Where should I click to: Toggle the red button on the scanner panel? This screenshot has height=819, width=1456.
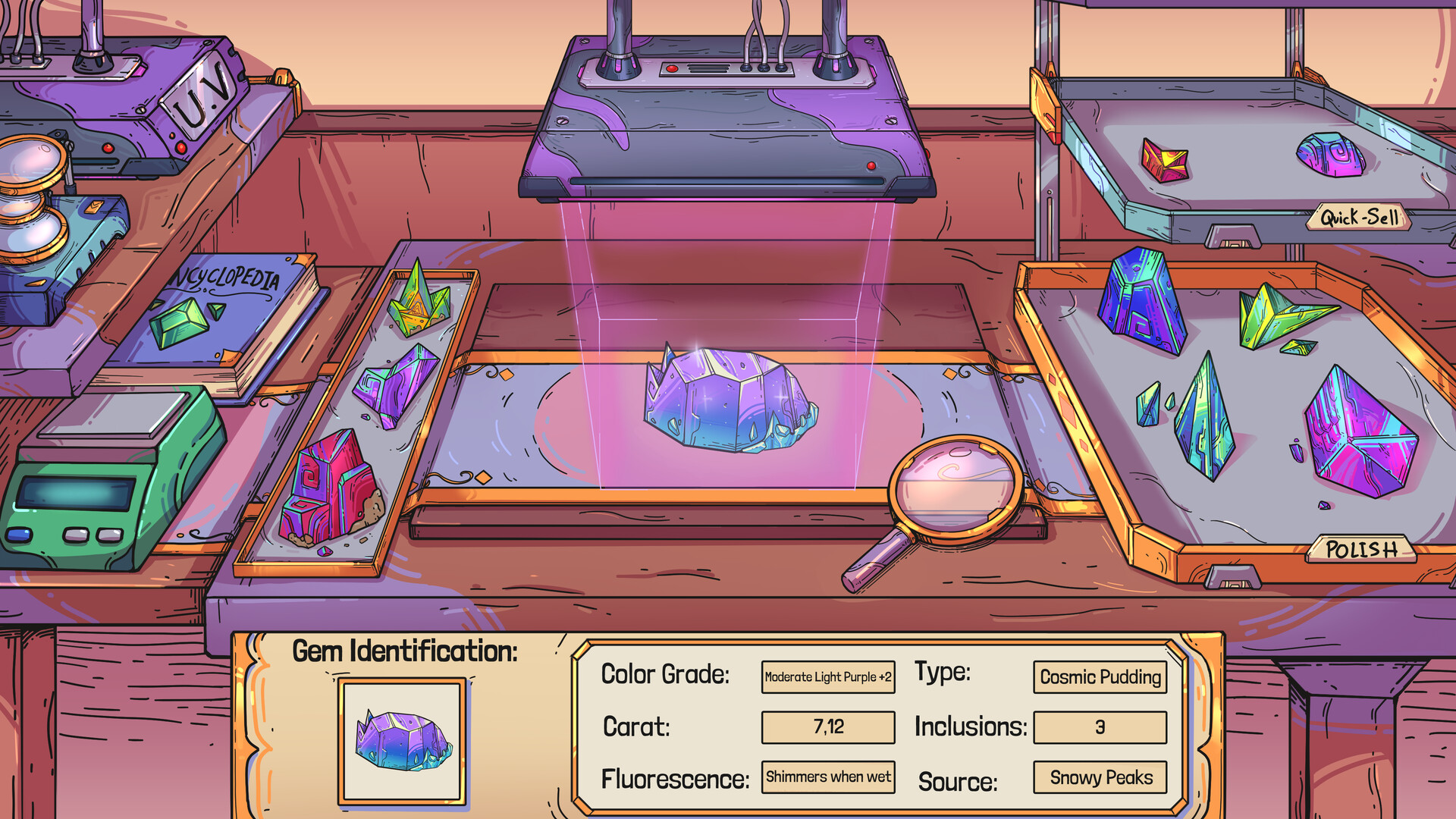coord(673,67)
